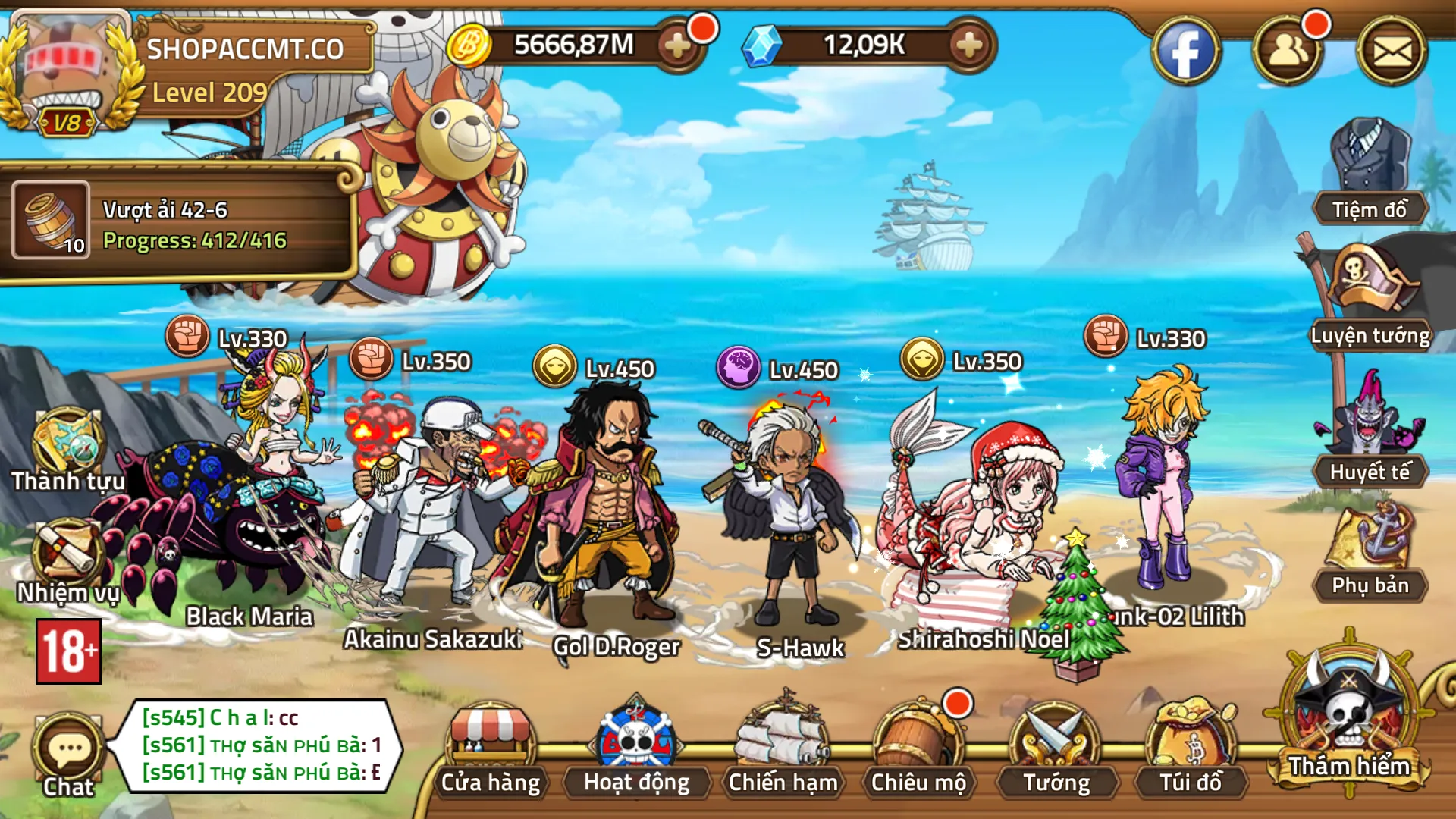
Task: Open Nhiệm vụ missions scroll
Action: point(67,561)
